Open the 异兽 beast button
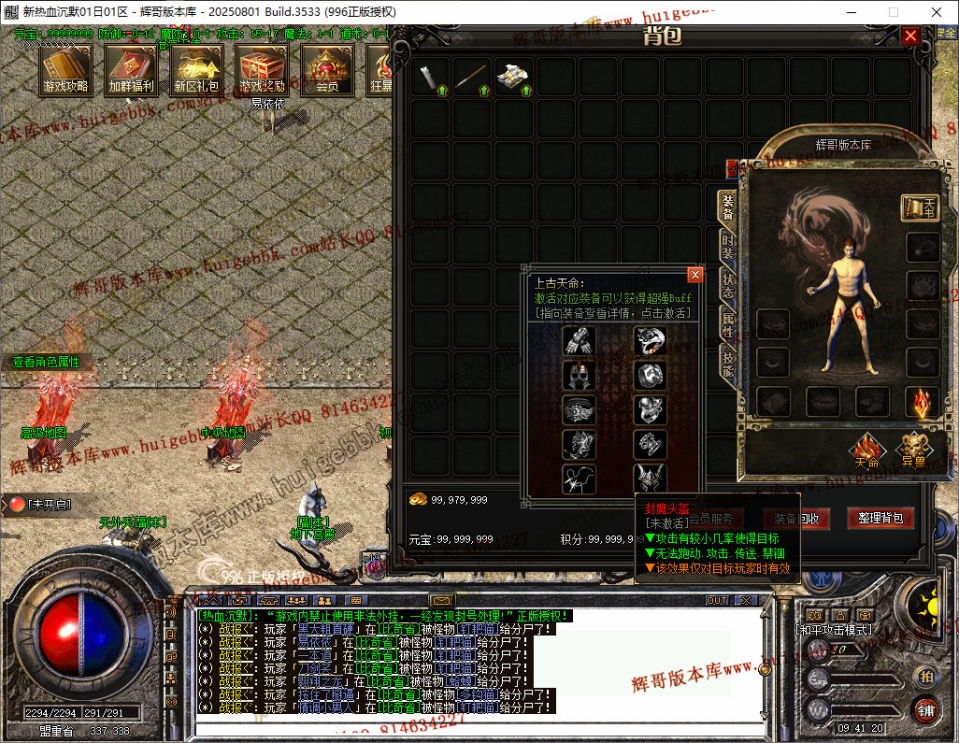This screenshot has width=959, height=743. click(913, 451)
